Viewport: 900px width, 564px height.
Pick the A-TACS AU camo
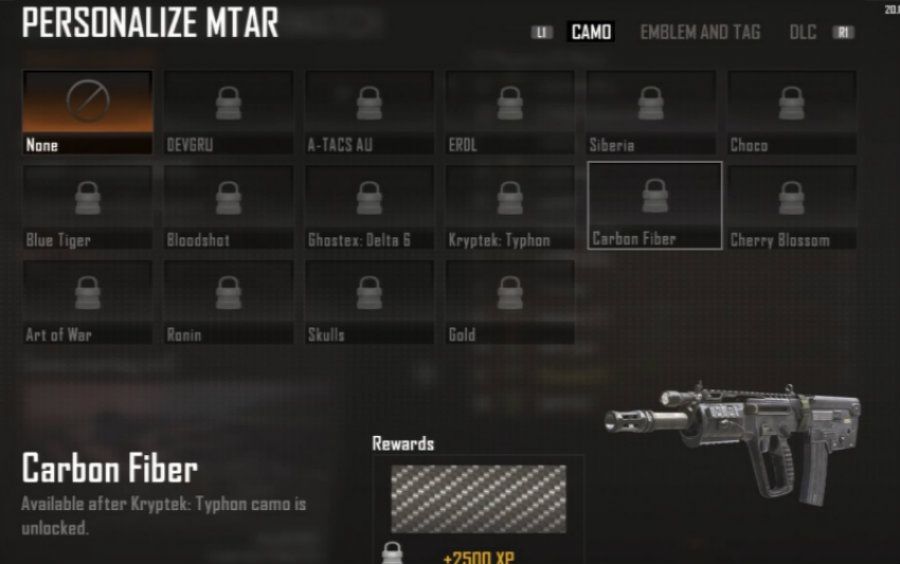(370, 112)
